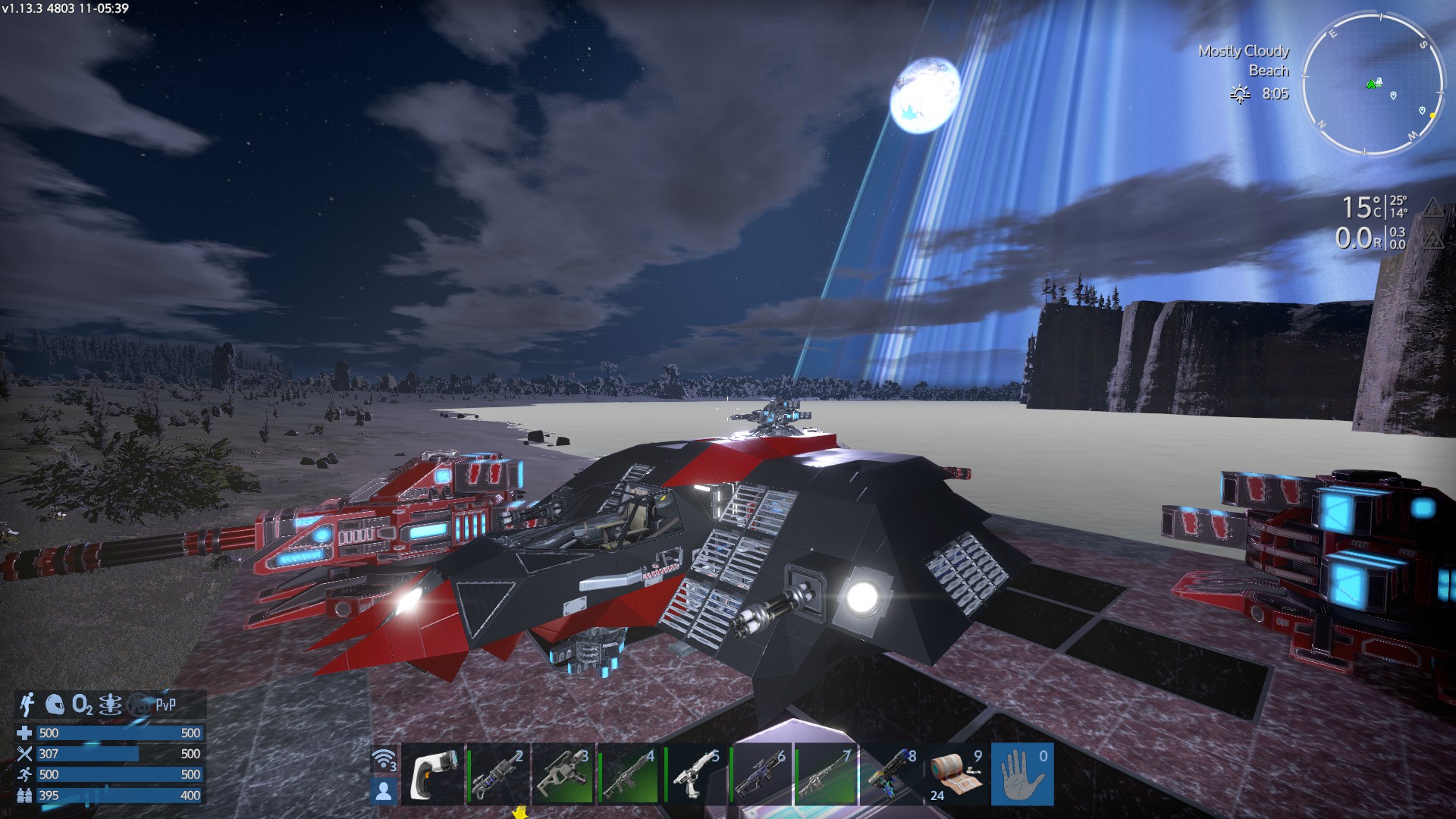This screenshot has height=819, width=1456.
Task: Click the yellow marker on minimap edge
Action: (x=1432, y=115)
